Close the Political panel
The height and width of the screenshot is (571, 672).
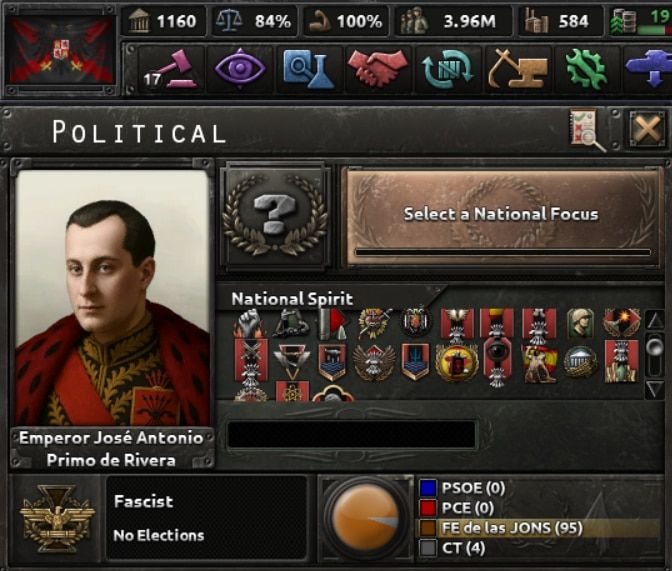tap(647, 130)
